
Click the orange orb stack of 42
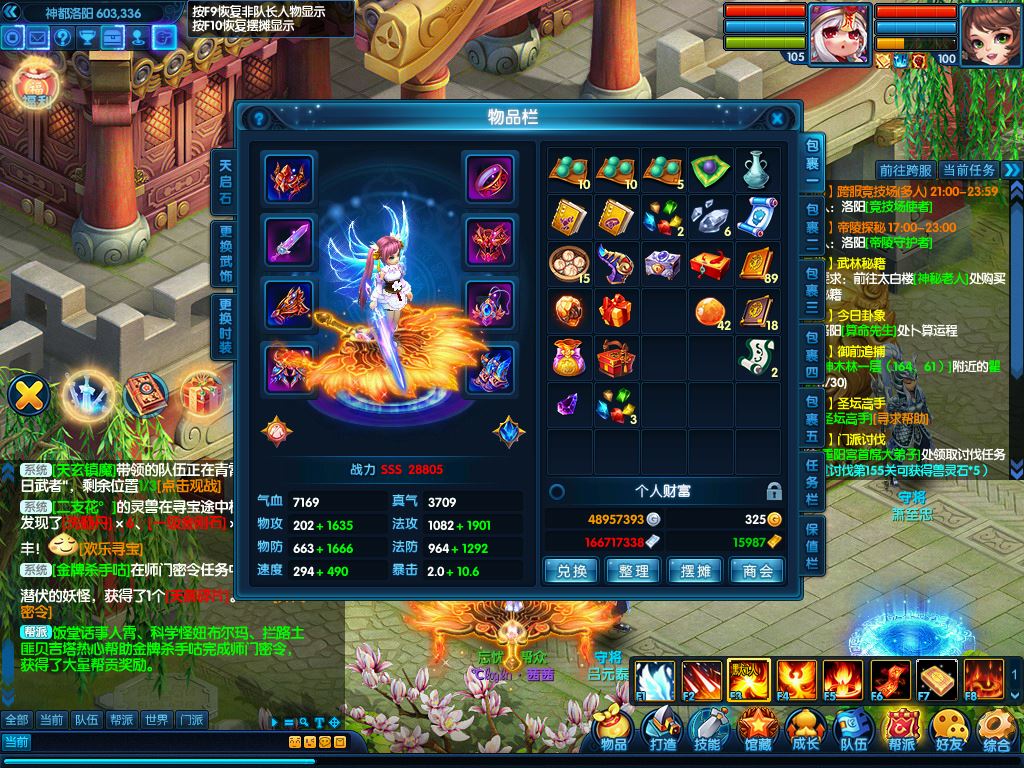[x=710, y=310]
